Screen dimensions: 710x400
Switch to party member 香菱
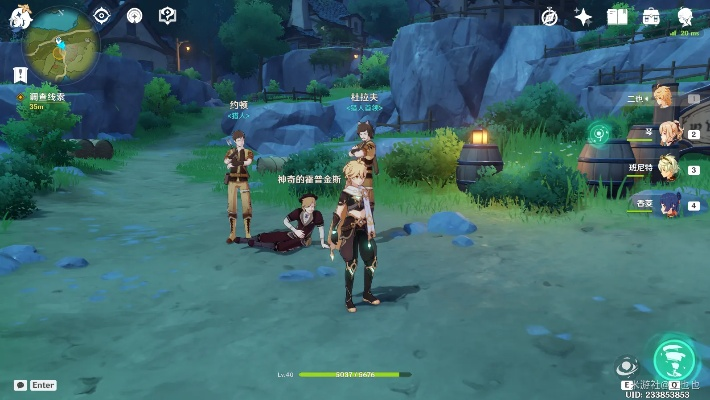click(666, 203)
